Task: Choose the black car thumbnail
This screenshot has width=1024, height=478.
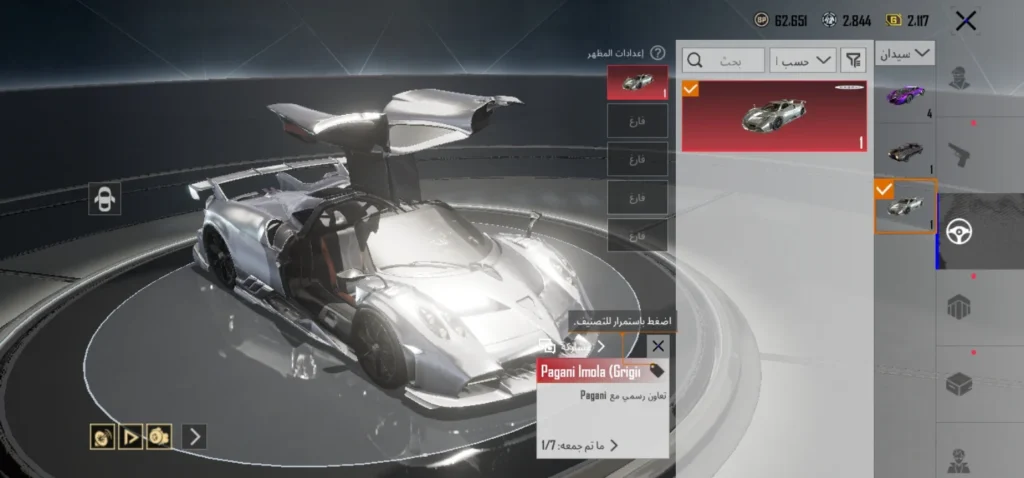Action: 906,151
